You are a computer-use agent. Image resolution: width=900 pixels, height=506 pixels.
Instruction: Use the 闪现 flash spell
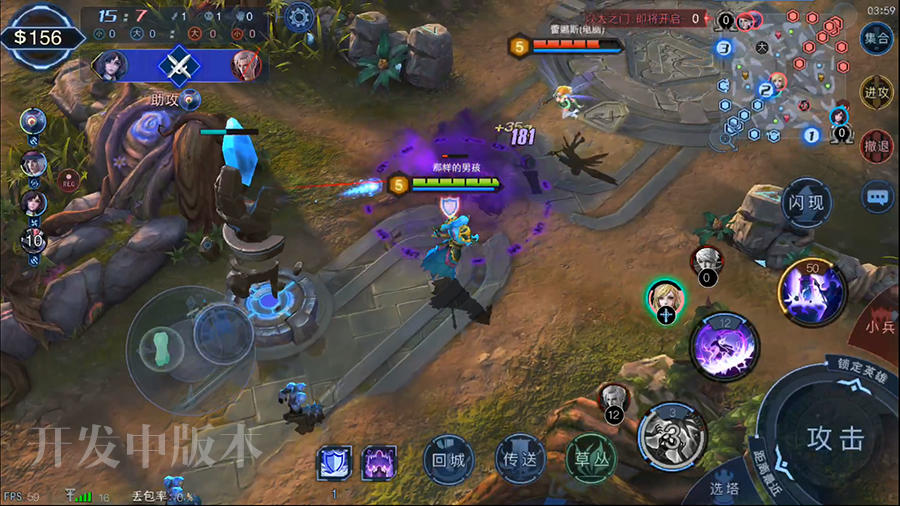coord(805,203)
